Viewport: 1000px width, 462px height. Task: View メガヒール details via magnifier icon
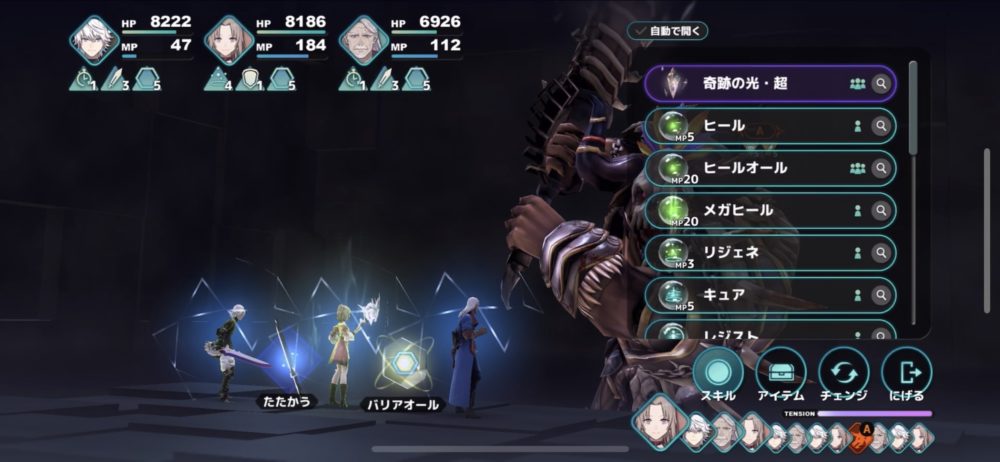tap(881, 211)
